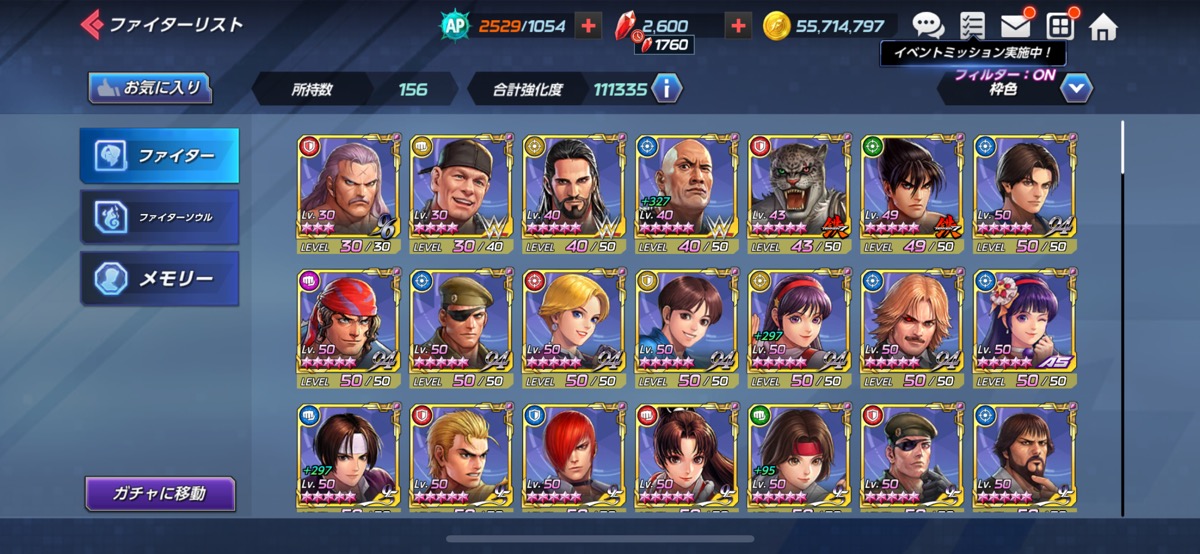Tap the ガチャに移動 button

(x=160, y=493)
